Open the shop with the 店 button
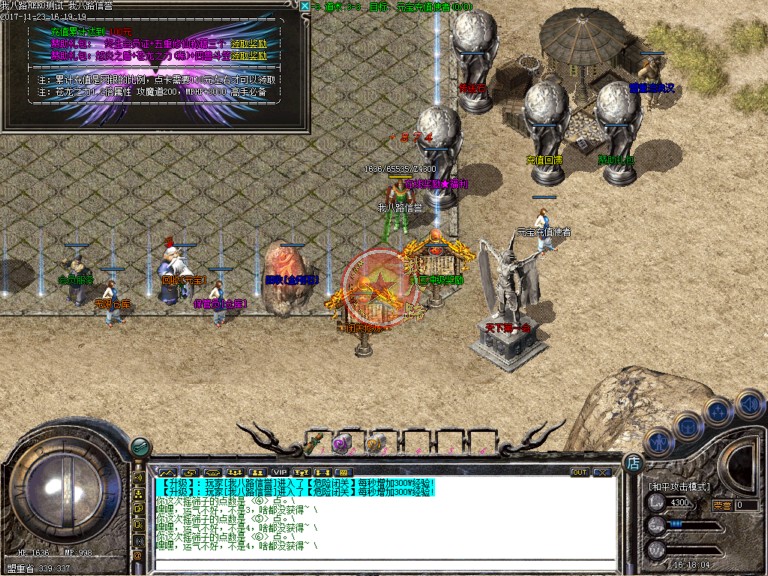This screenshot has width=768, height=576. [632, 462]
